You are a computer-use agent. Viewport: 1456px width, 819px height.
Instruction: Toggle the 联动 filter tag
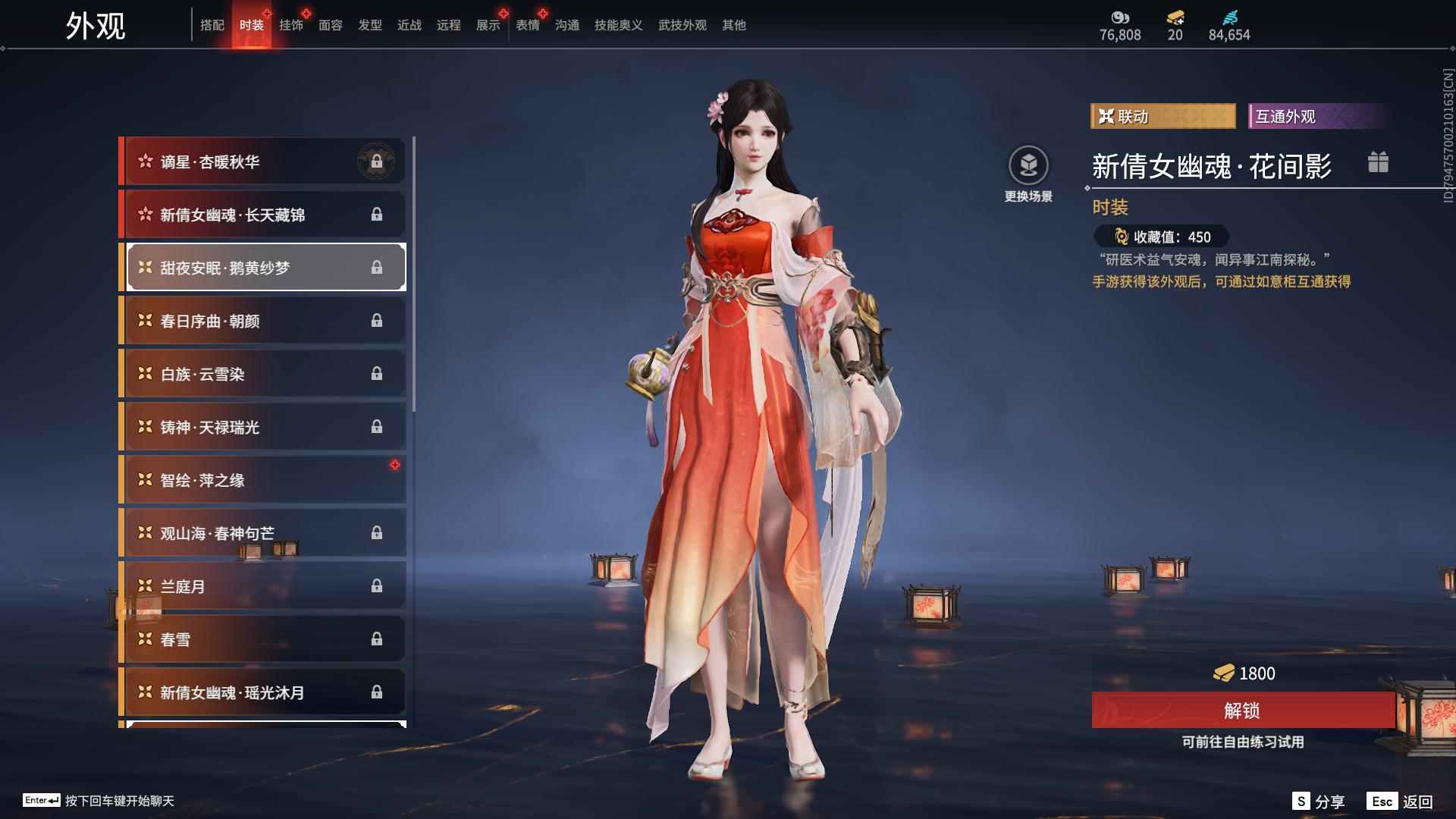[x=1163, y=116]
